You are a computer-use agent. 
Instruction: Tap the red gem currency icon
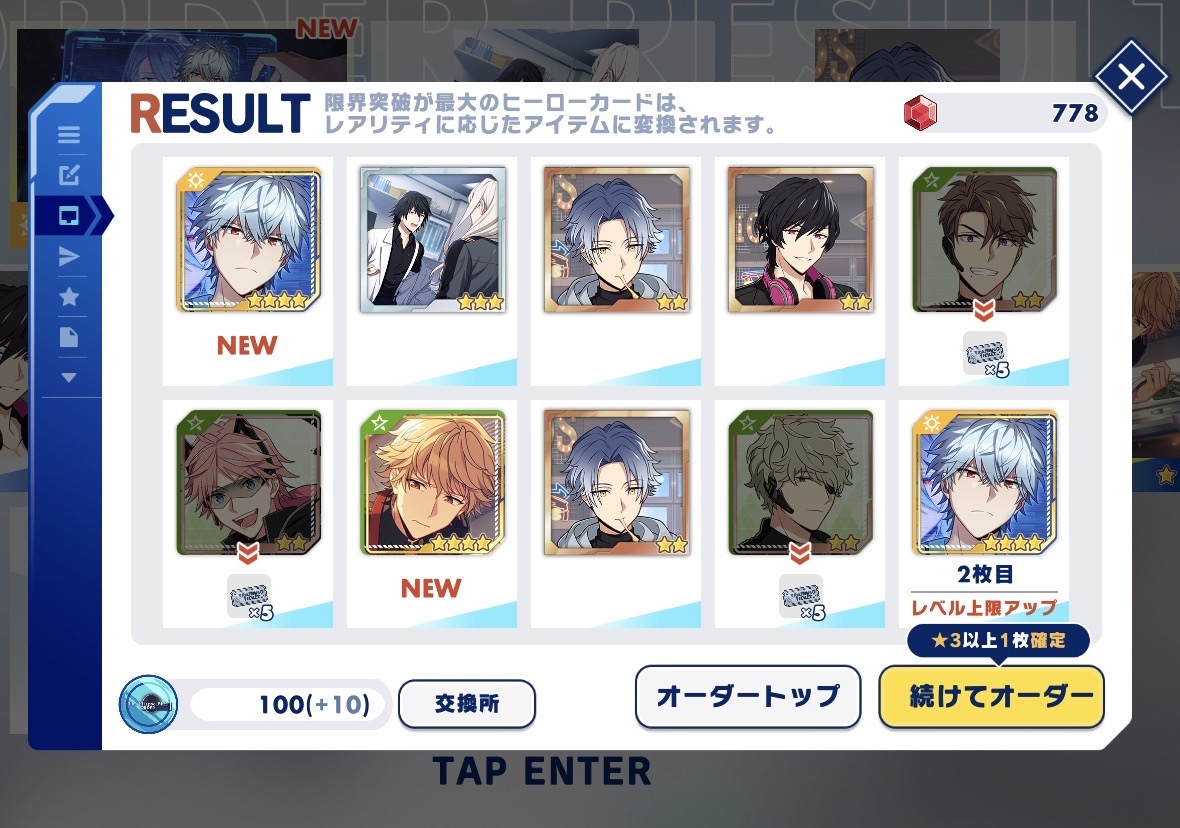(x=920, y=115)
